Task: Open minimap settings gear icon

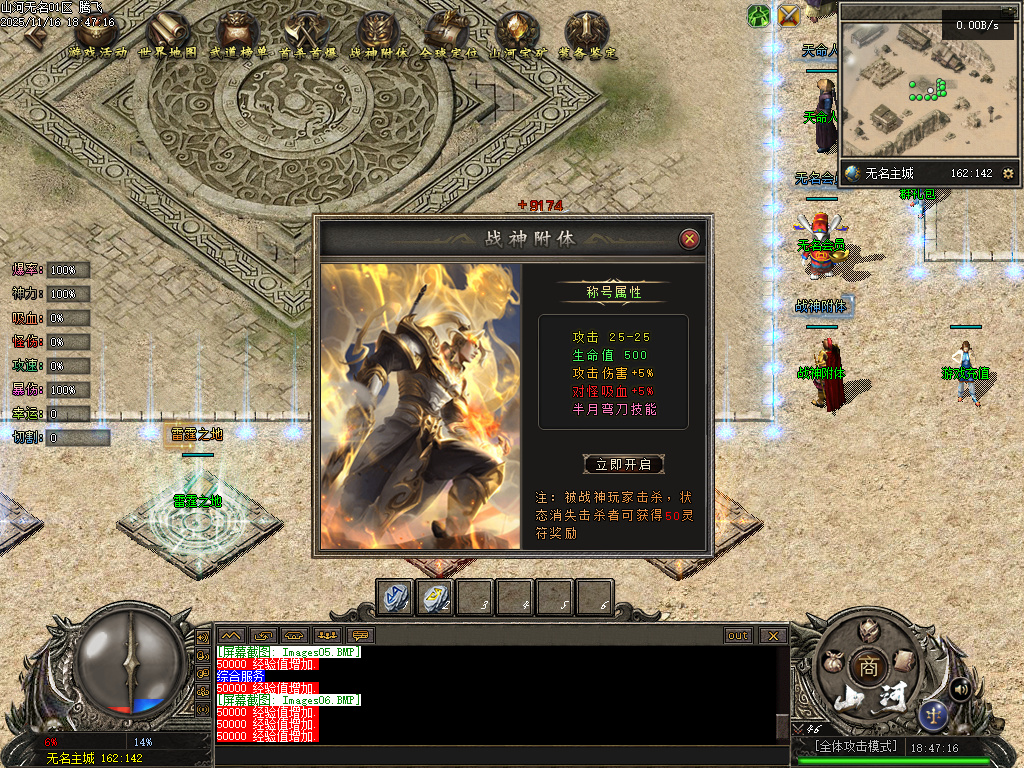Action: coord(1008,174)
